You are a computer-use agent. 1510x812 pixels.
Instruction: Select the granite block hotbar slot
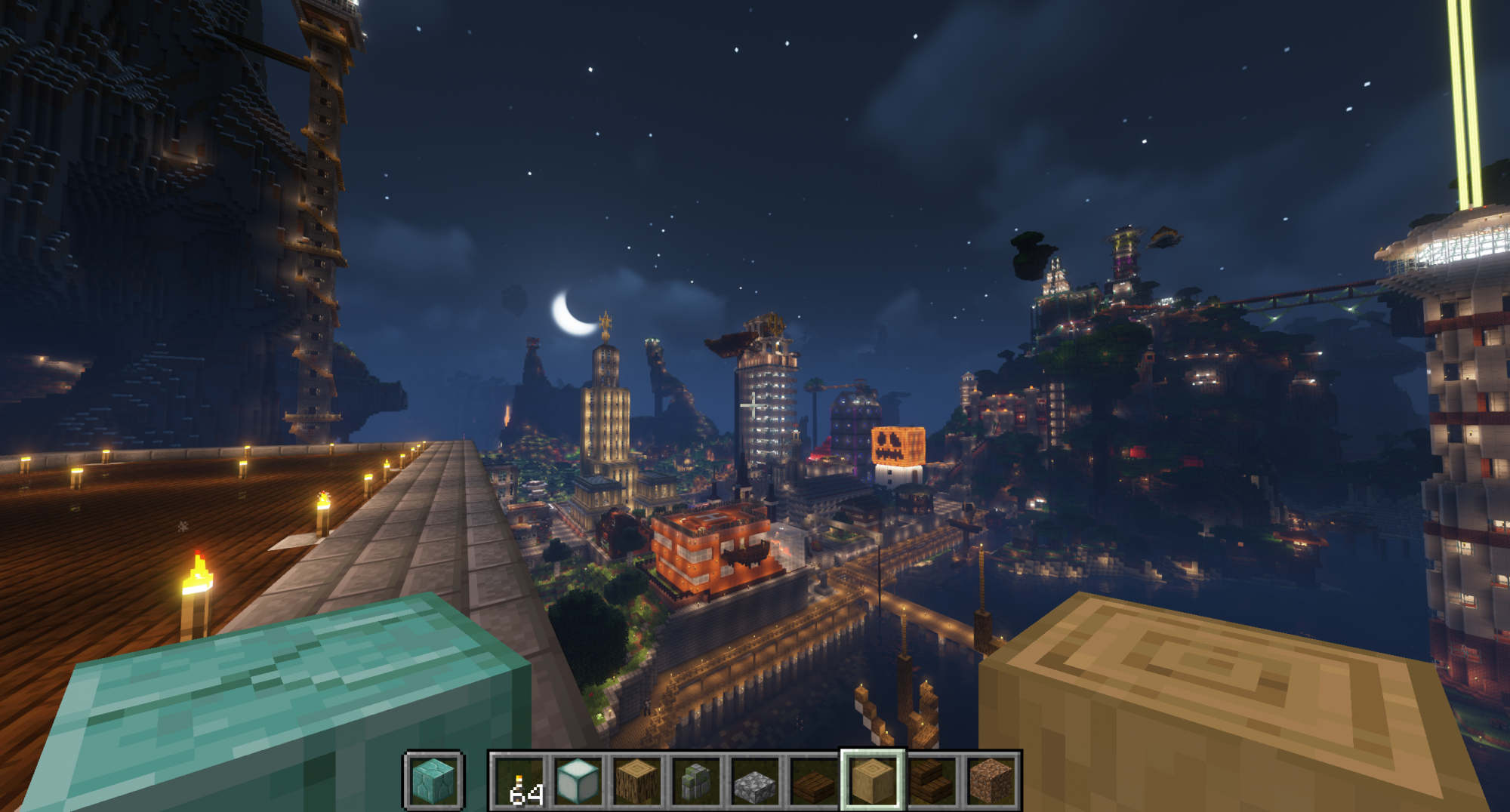click(x=990, y=781)
